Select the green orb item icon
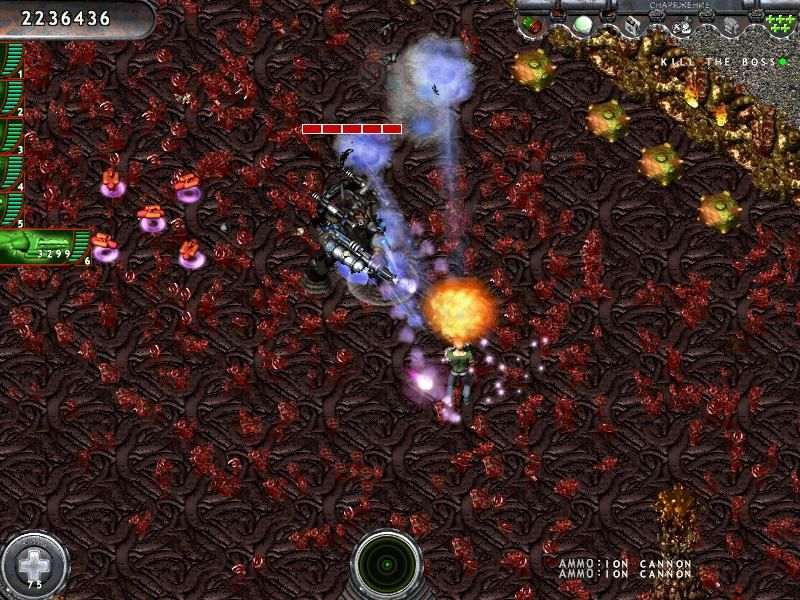This screenshot has width=800, height=600. tap(583, 24)
